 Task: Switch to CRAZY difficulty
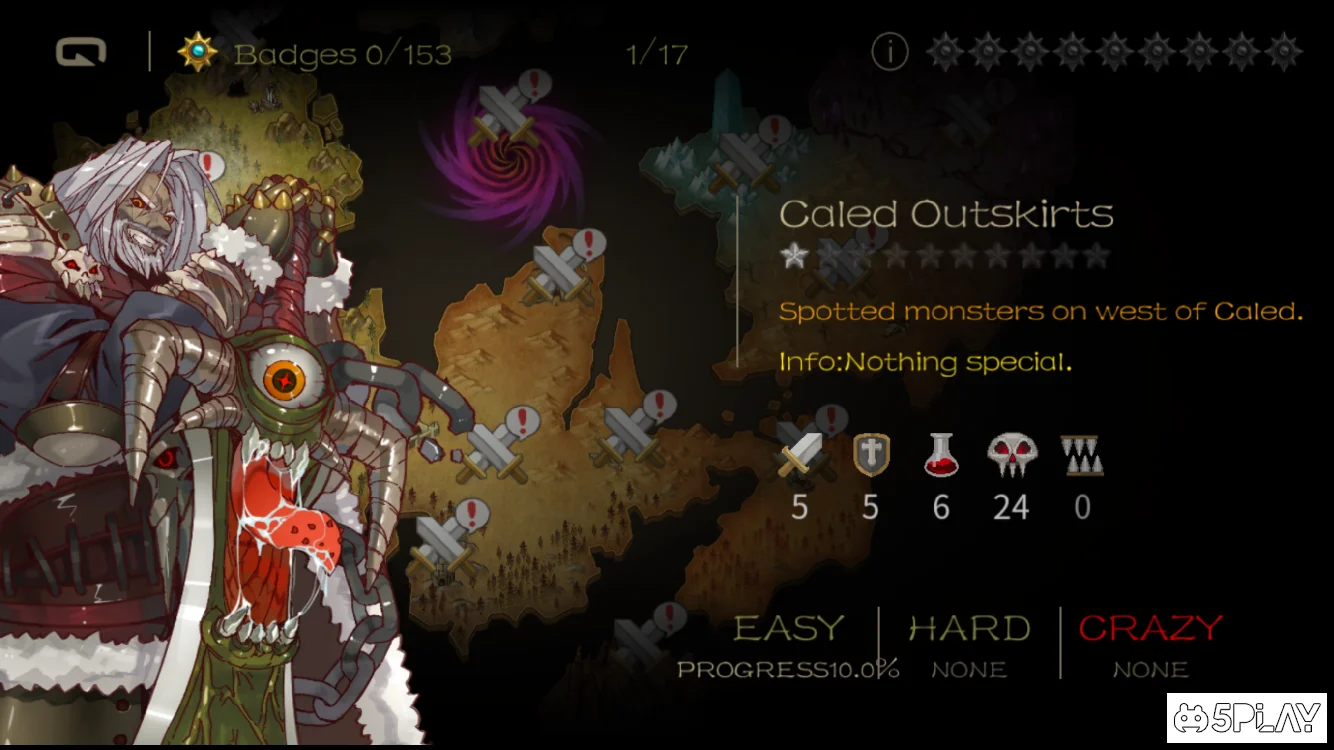pyautogui.click(x=1150, y=629)
